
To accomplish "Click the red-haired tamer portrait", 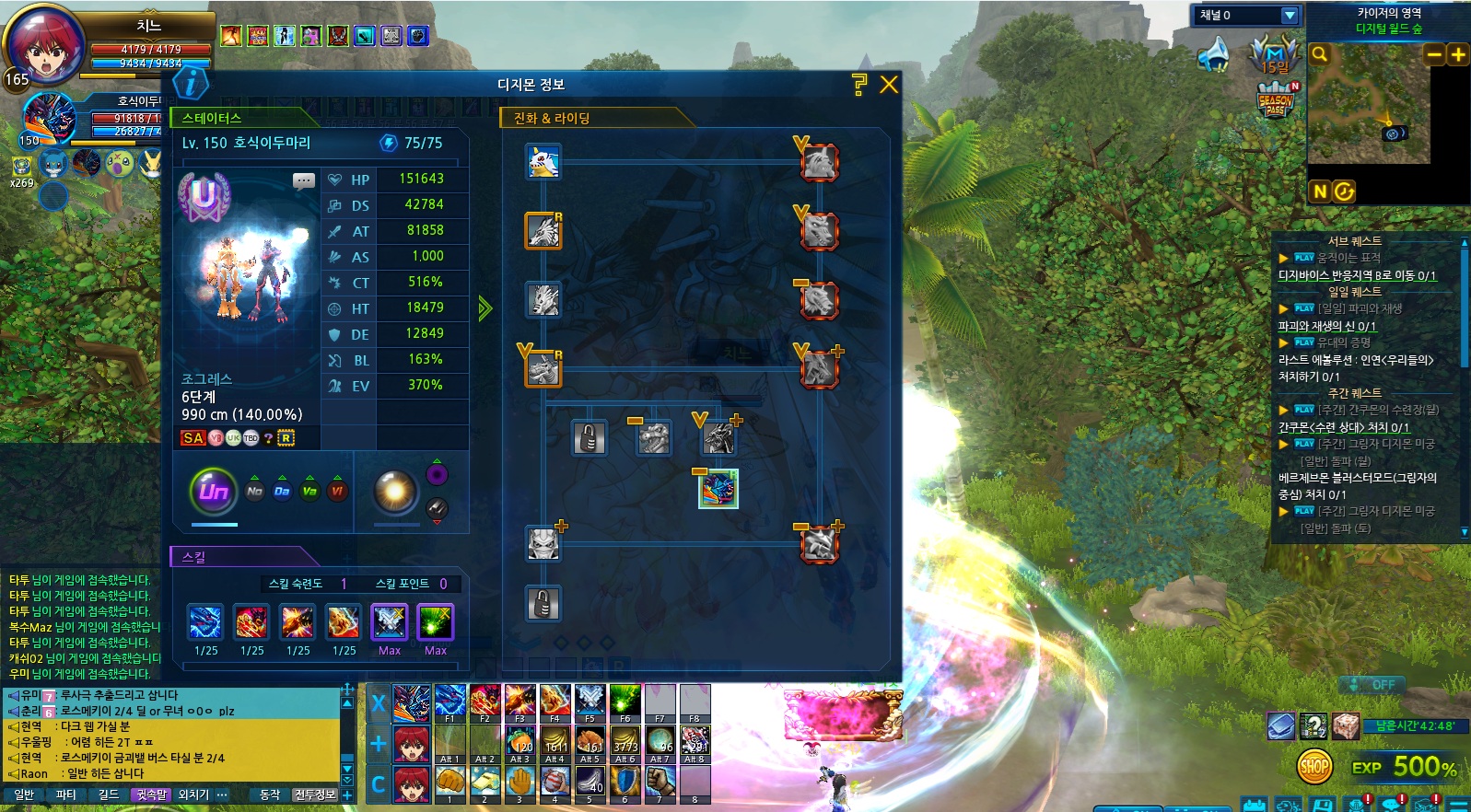I will coord(44,46).
